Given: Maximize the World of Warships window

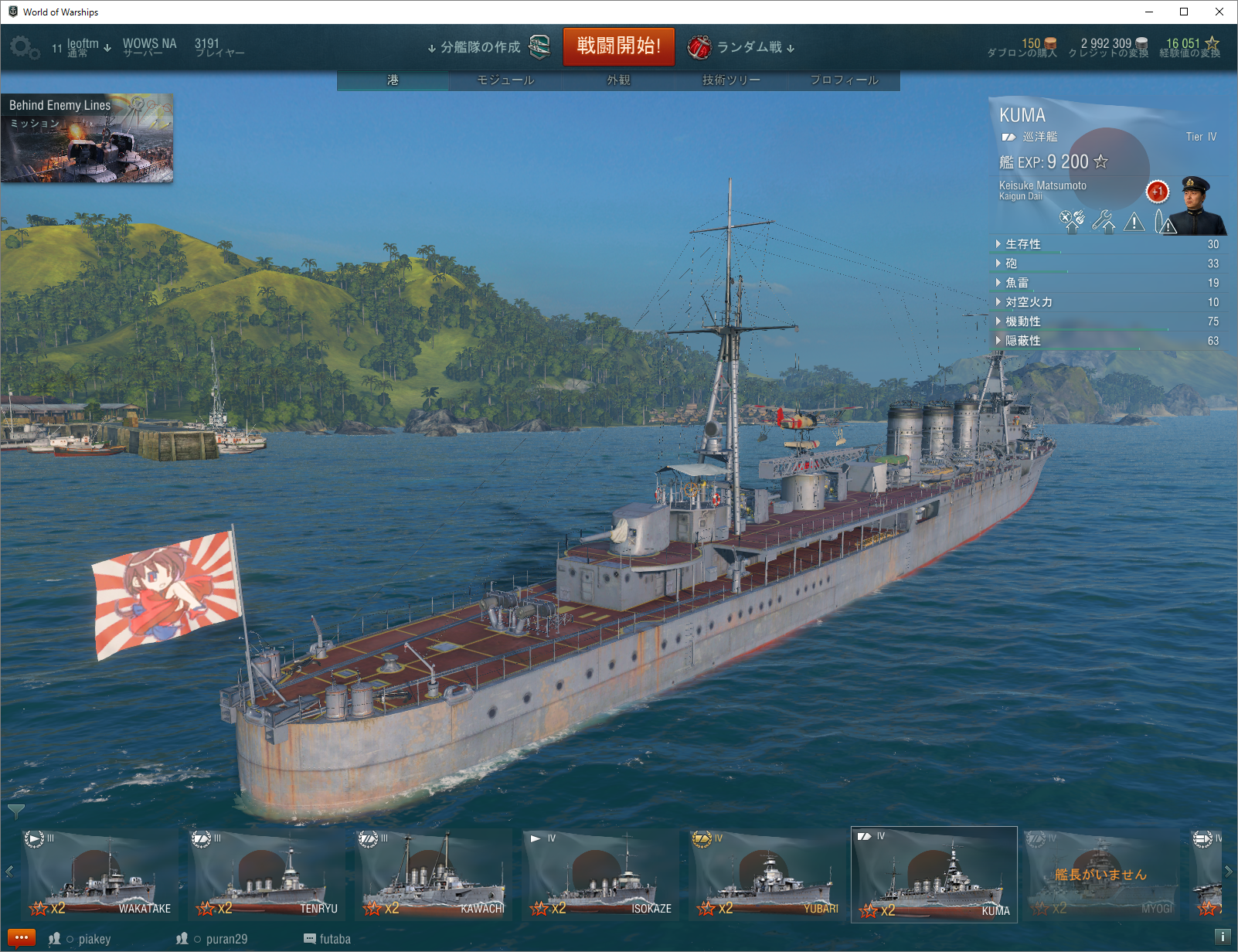Looking at the screenshot, I should click(x=1183, y=12).
